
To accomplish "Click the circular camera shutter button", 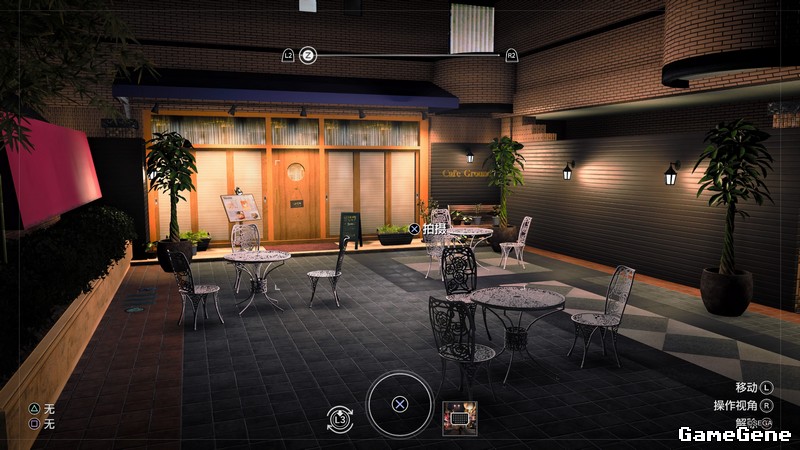I will (399, 404).
